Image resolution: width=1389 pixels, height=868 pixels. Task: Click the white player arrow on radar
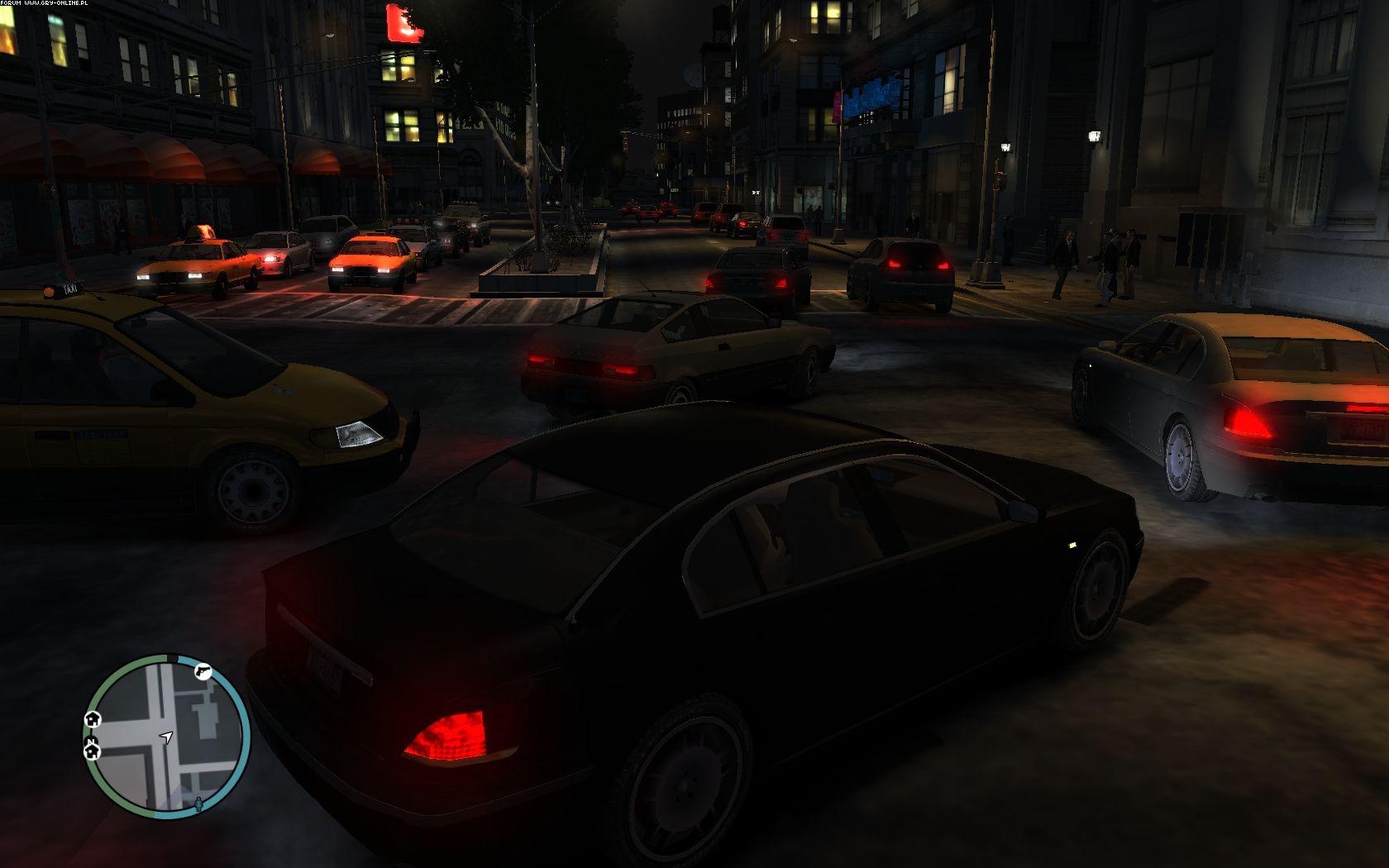click(167, 737)
